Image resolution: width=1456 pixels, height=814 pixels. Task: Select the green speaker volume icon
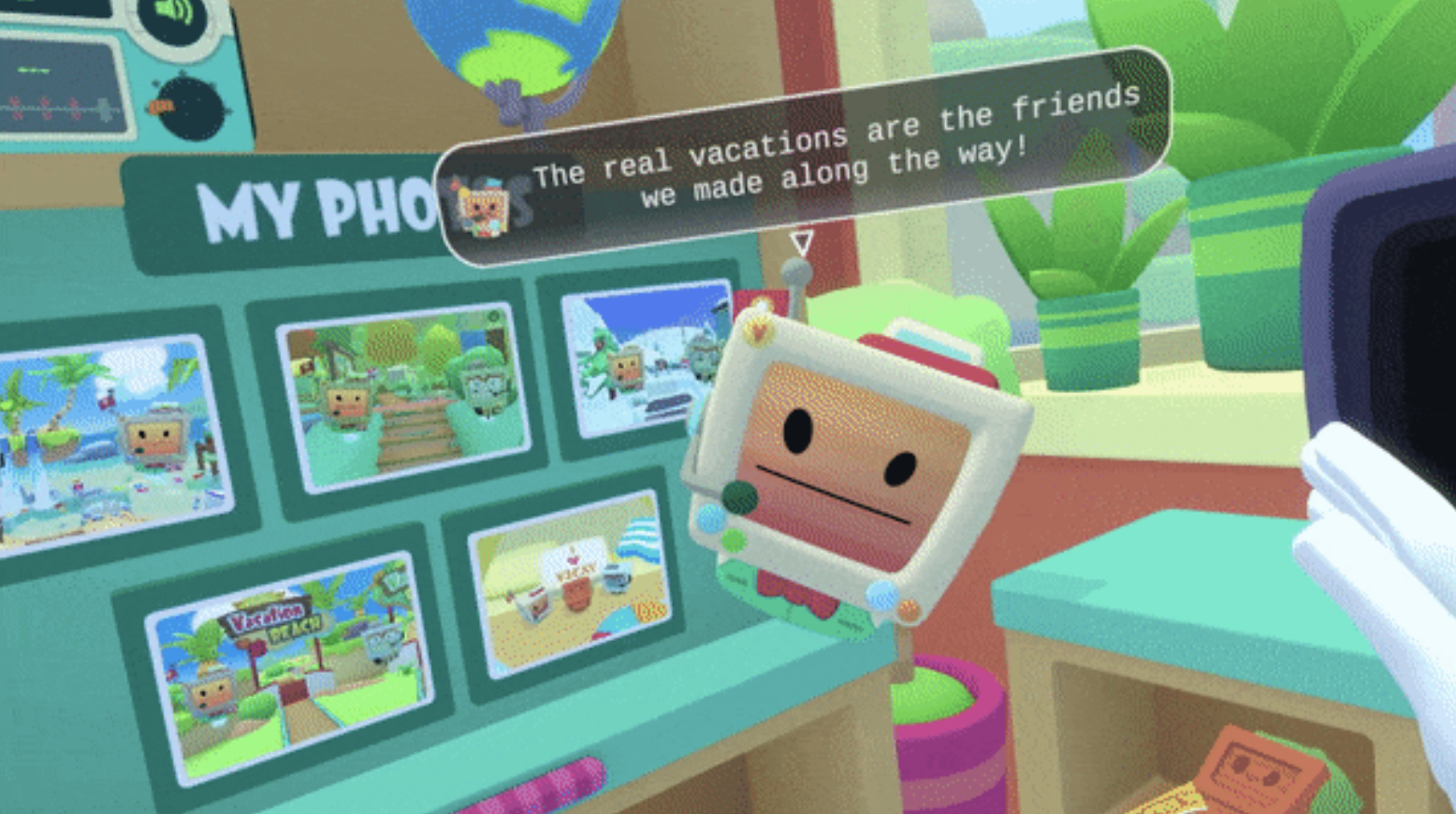[x=172, y=13]
